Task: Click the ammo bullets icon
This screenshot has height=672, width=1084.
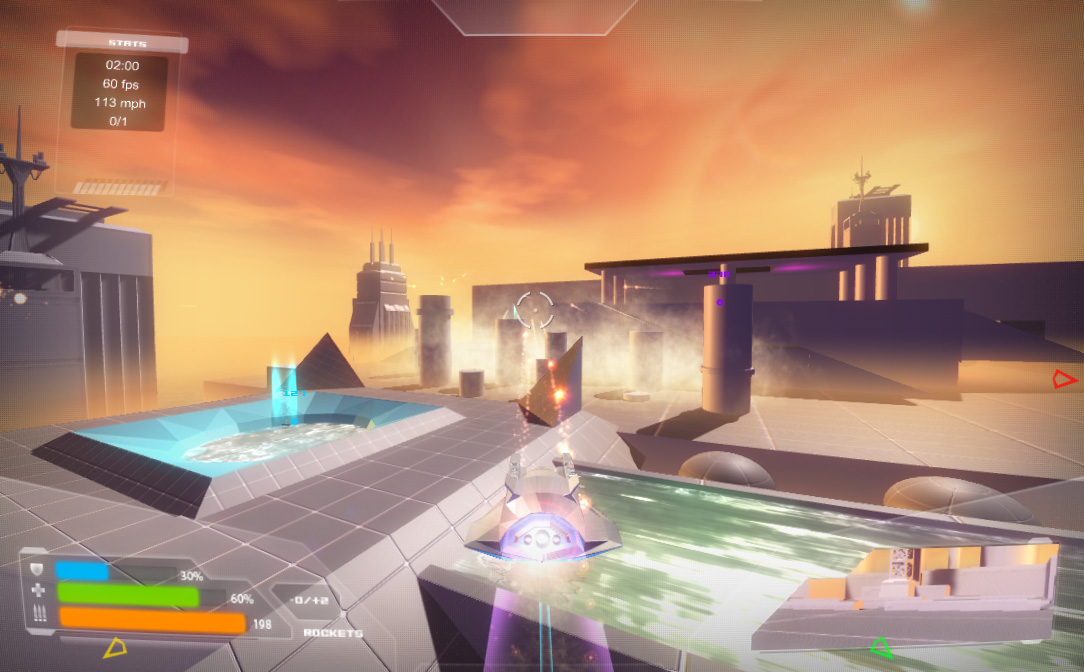Action: click(x=39, y=616)
